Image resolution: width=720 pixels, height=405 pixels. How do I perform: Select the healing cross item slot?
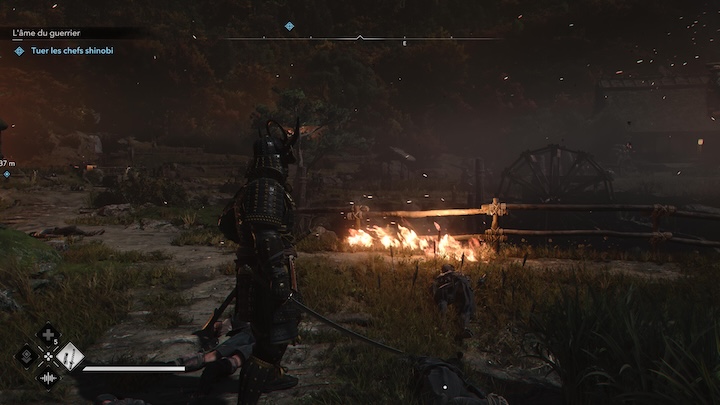click(x=48, y=335)
